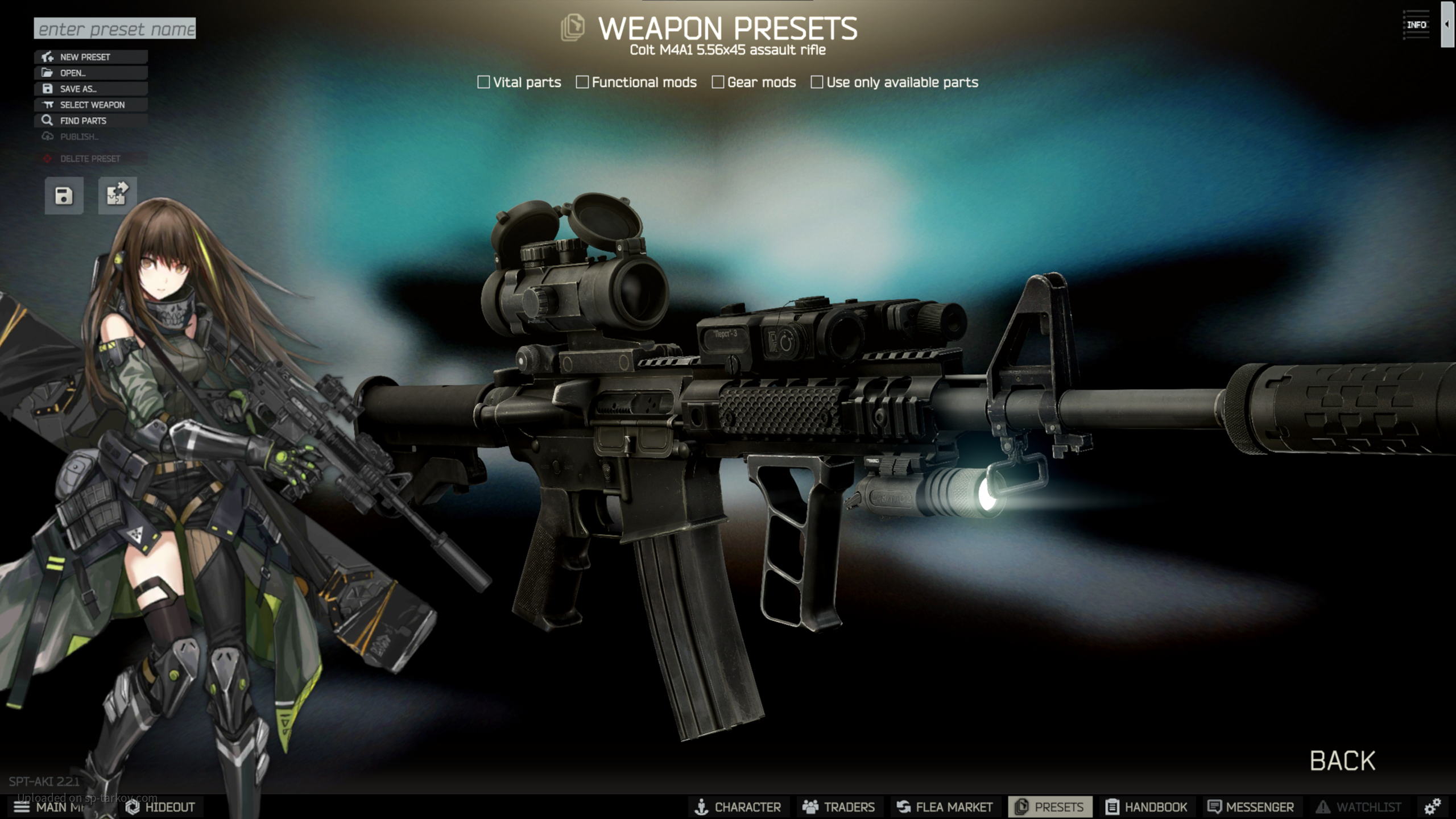Image resolution: width=1456 pixels, height=819 pixels.
Task: Go to the Hideout
Action: (x=160, y=807)
